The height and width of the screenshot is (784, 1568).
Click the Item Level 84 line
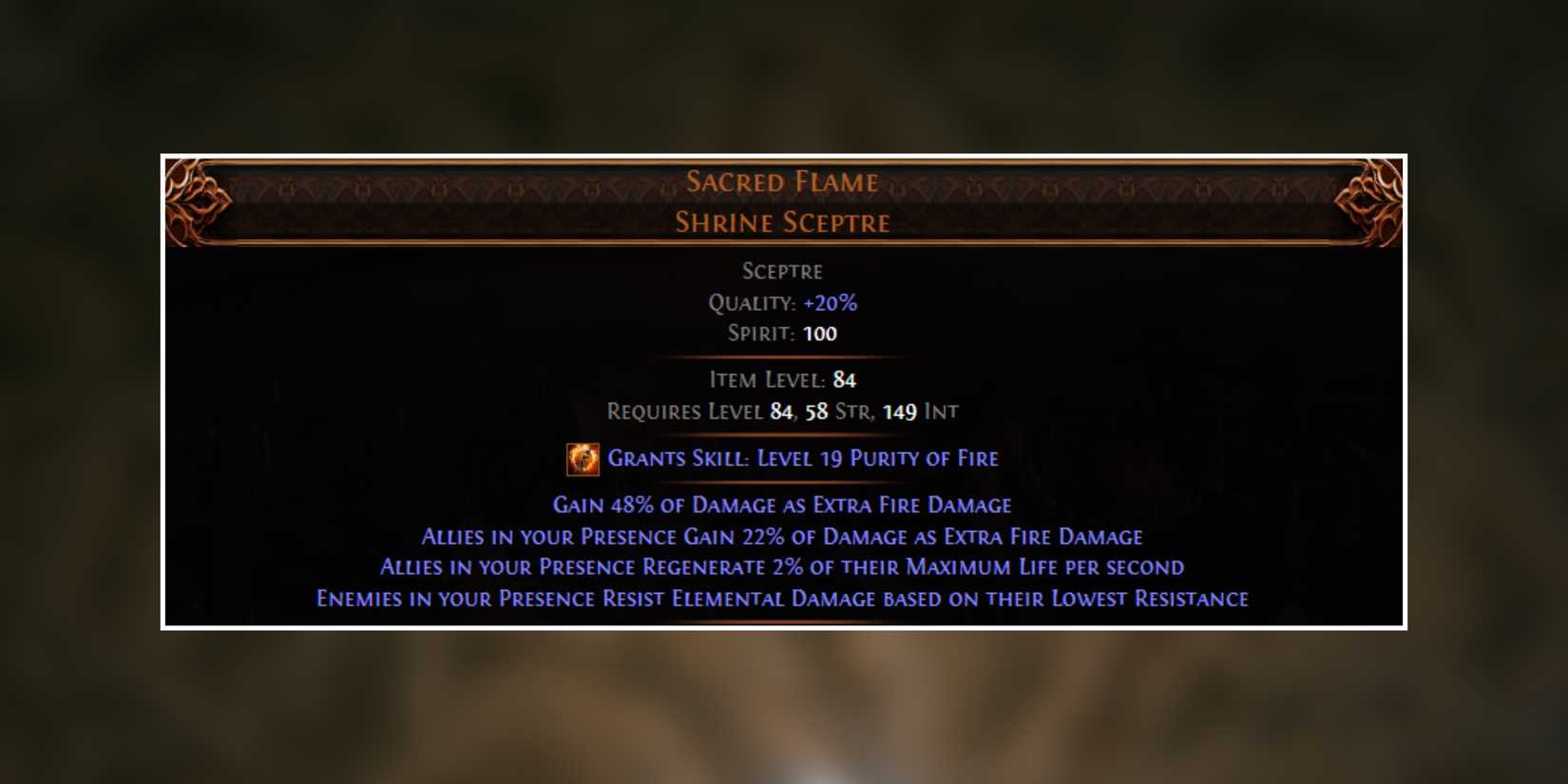click(781, 379)
